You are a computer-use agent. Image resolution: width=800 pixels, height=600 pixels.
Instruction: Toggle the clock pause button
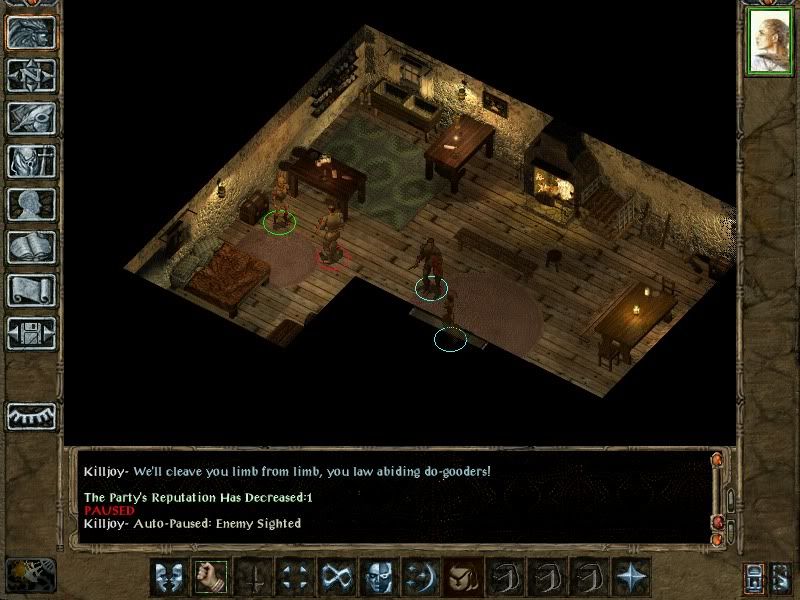tap(28, 574)
